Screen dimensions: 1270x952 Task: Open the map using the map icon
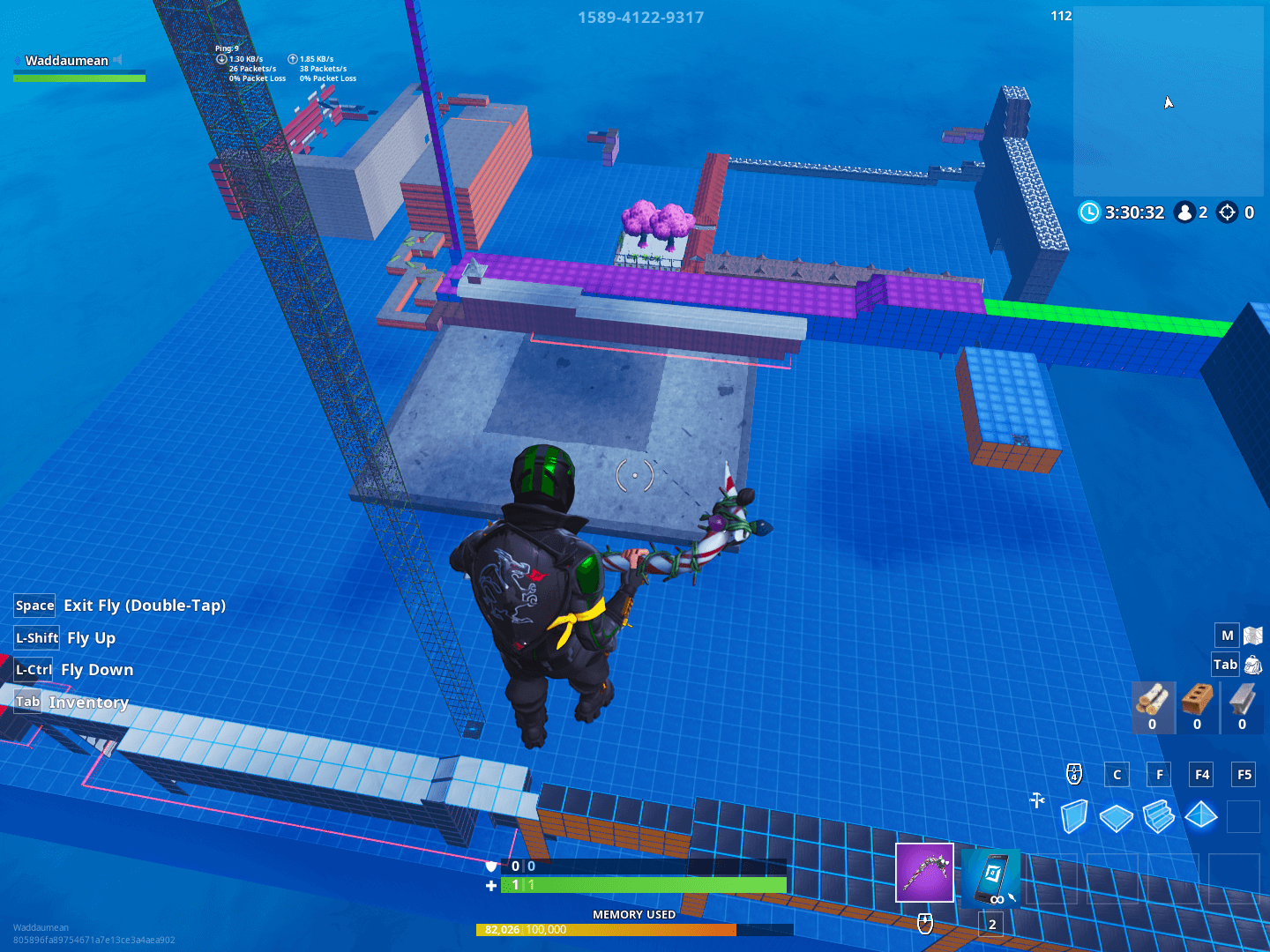click(1252, 635)
